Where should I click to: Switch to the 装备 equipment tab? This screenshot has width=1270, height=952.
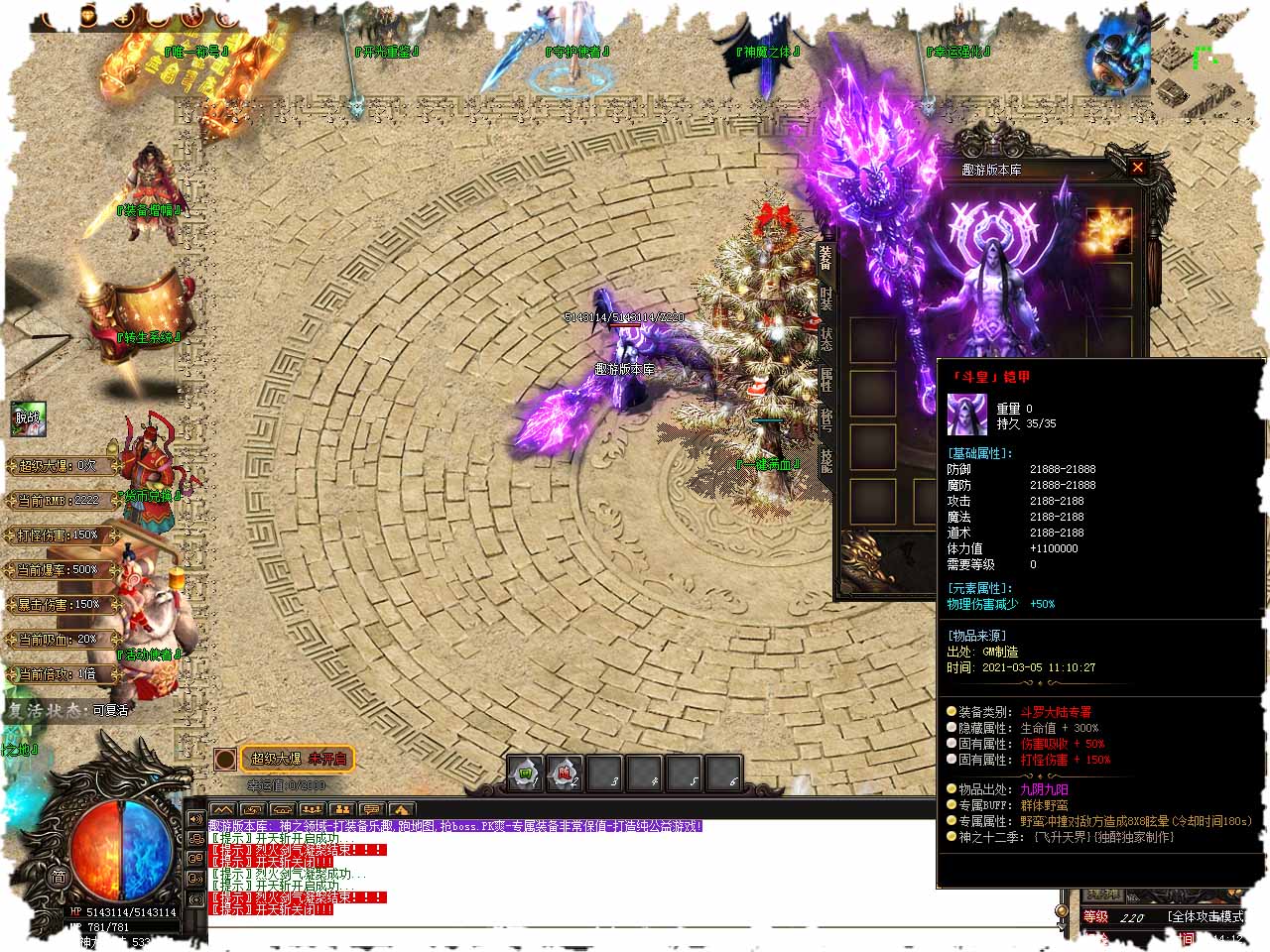(x=825, y=258)
